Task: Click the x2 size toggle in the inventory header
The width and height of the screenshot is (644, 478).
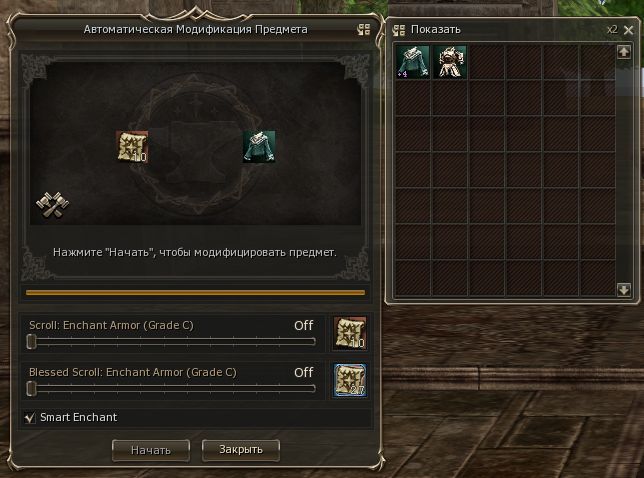Action: click(611, 29)
